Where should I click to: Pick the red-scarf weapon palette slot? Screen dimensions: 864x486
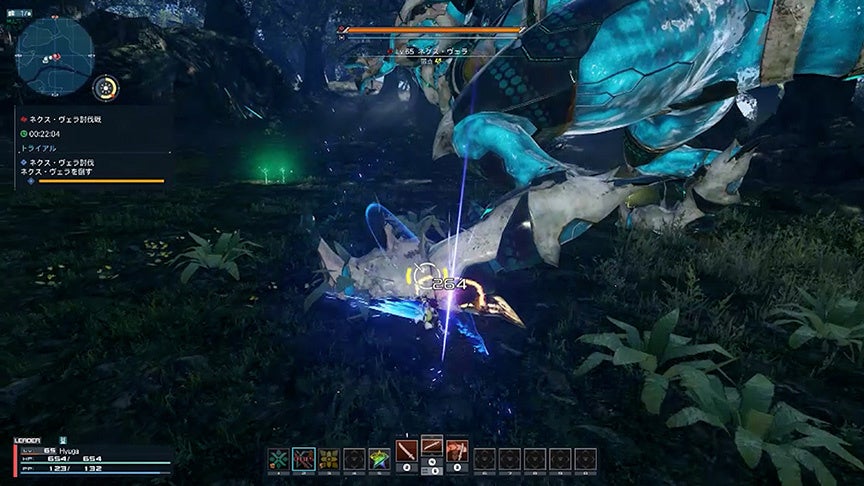click(x=457, y=451)
